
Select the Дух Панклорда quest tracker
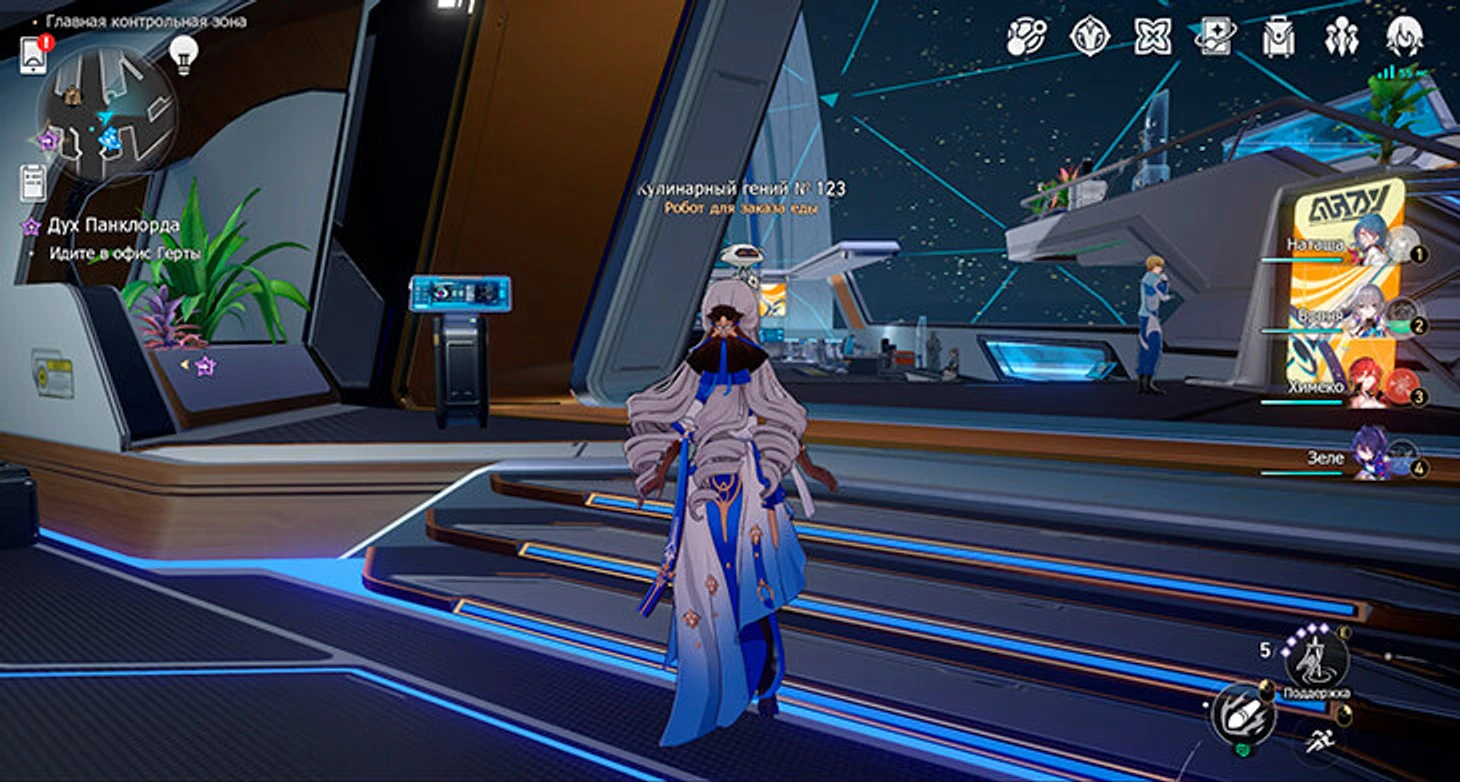113,225
